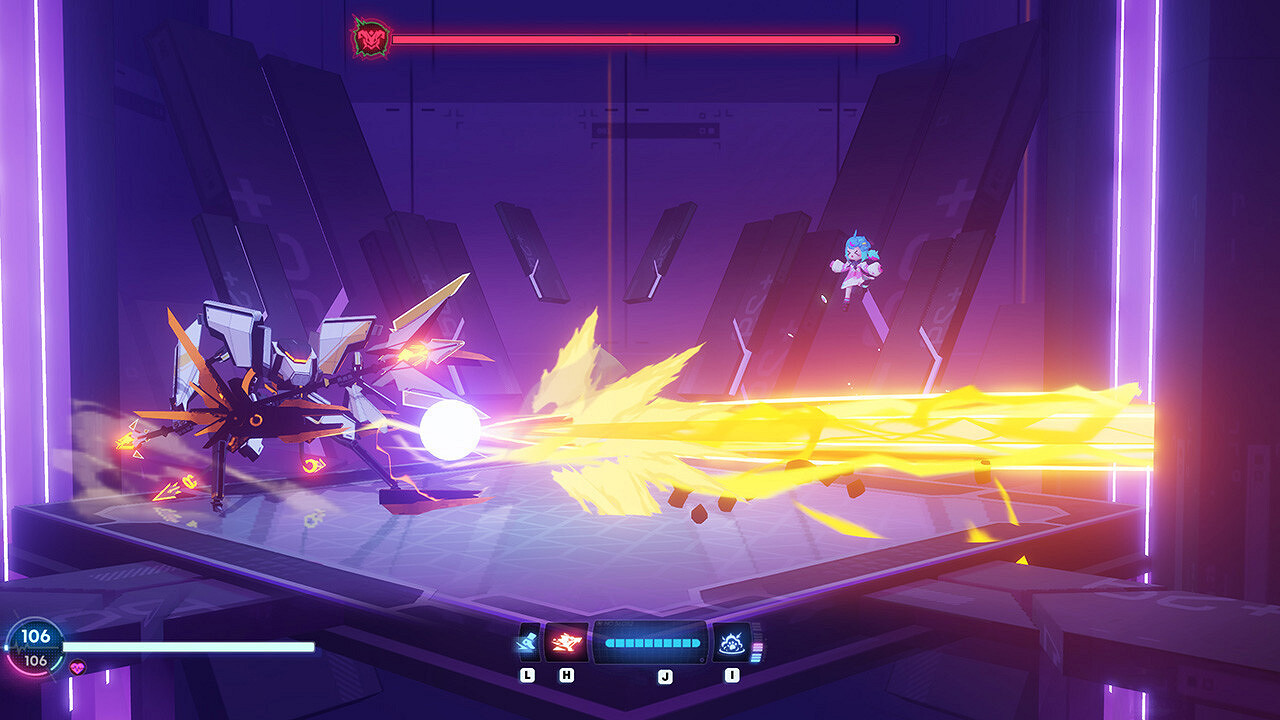Viewport: 1280px width, 720px height.
Task: Select the J key label under the energy gauge
Action: (x=665, y=675)
